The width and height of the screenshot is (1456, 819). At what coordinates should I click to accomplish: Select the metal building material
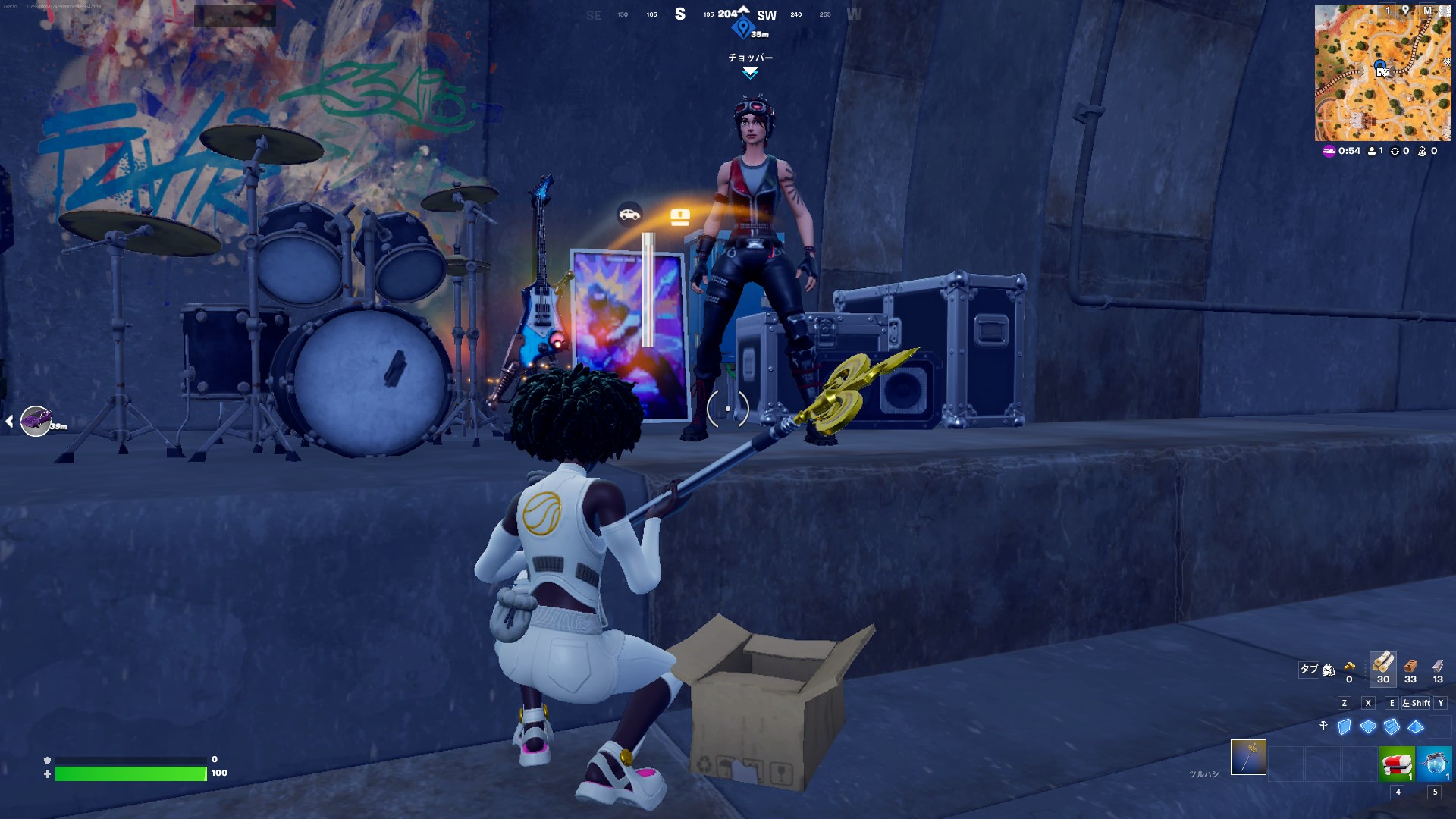[1438, 666]
